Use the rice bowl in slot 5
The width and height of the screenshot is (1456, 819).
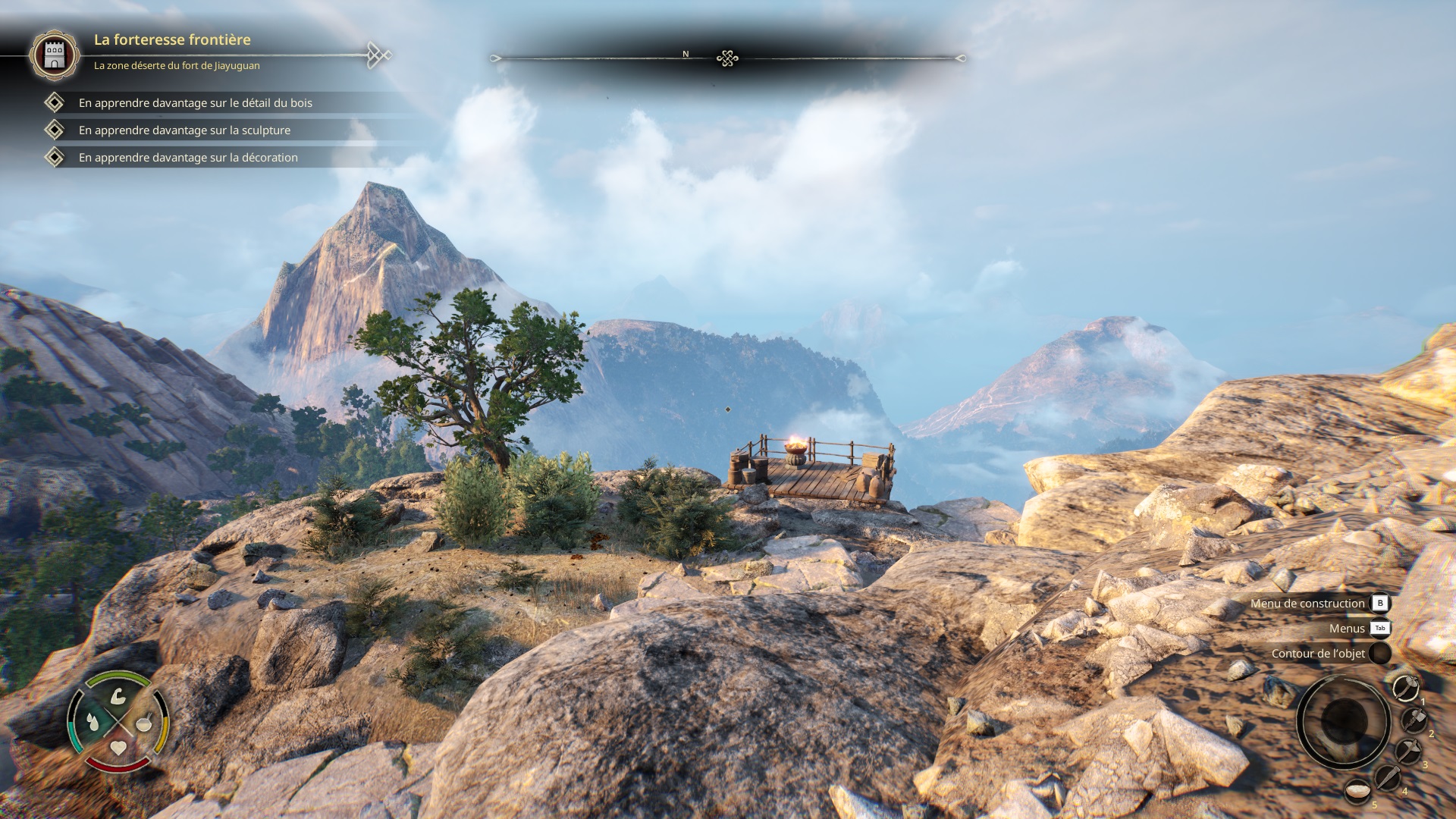(x=1357, y=792)
